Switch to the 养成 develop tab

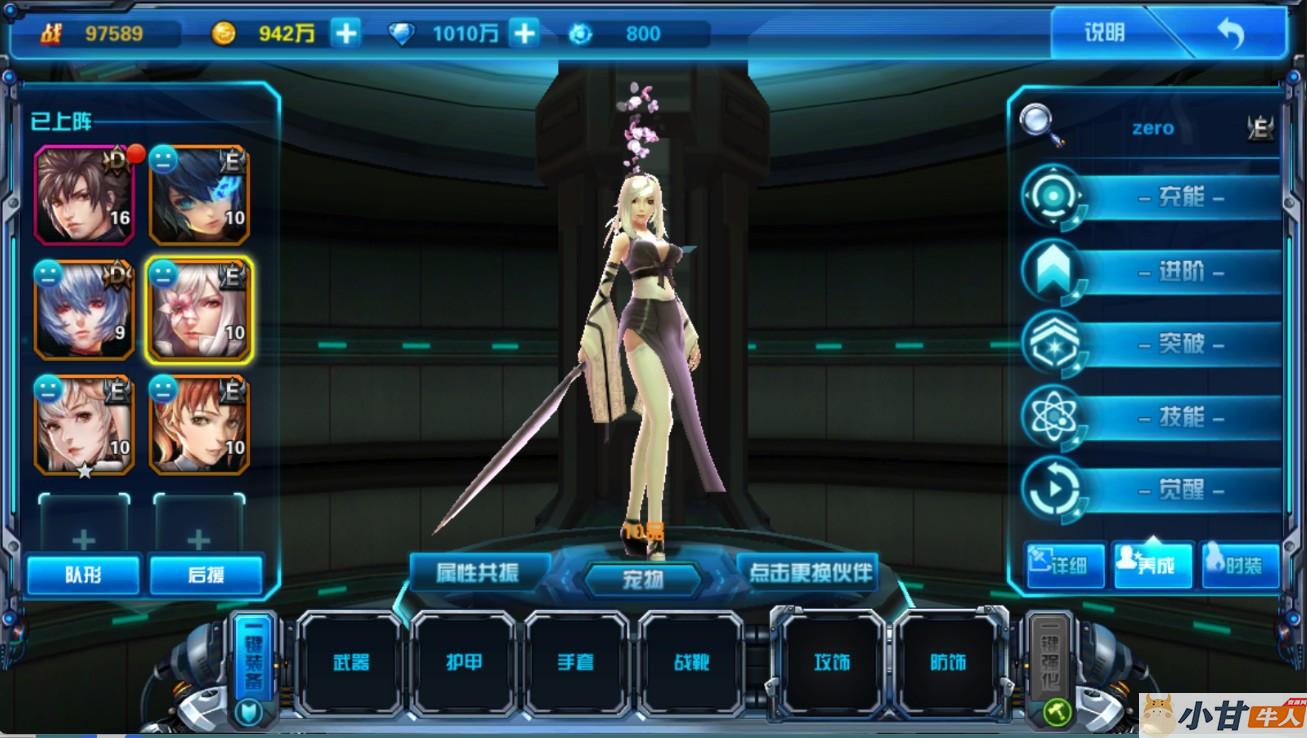point(1153,566)
